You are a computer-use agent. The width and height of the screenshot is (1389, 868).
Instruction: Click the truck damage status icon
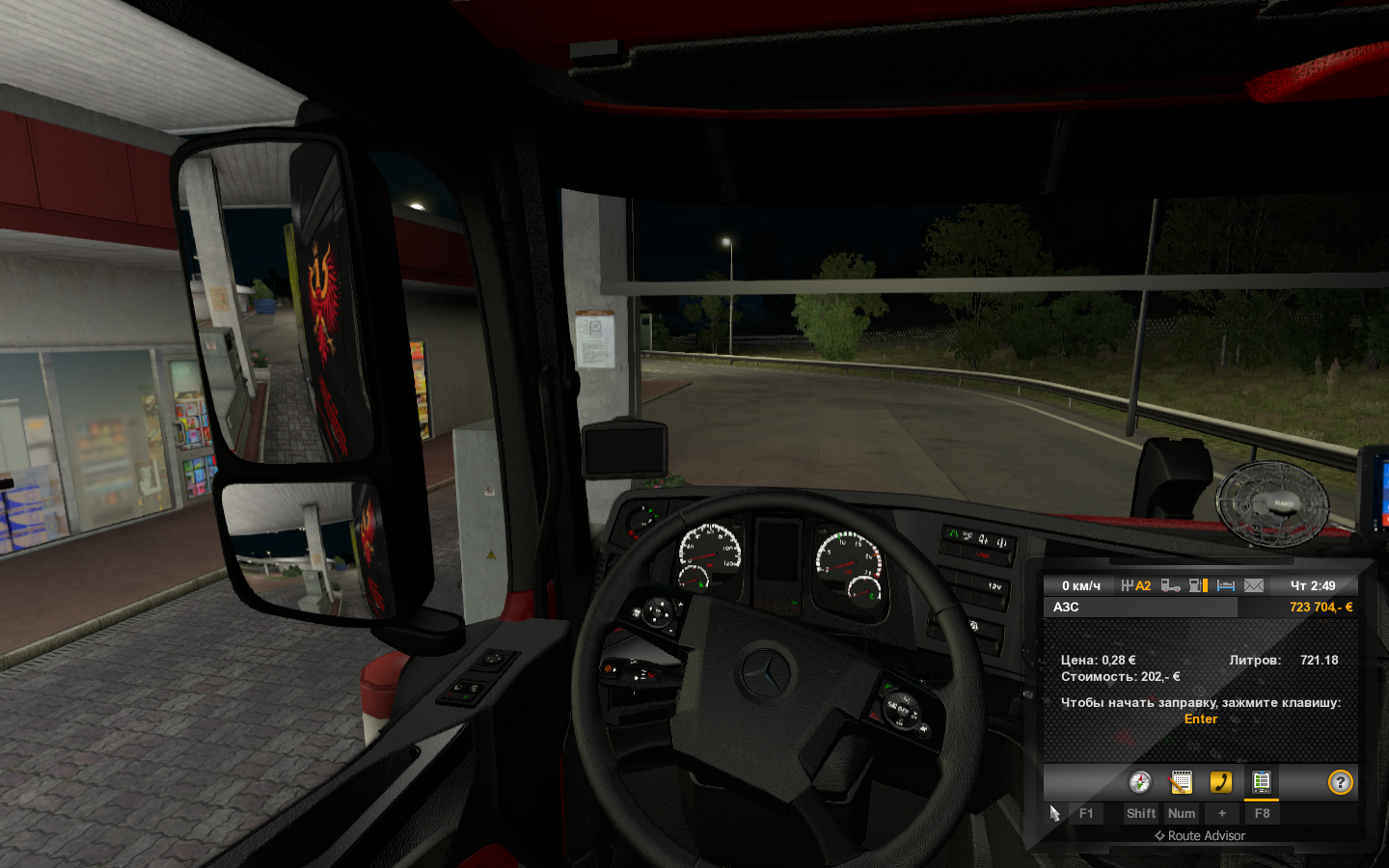(1170, 585)
